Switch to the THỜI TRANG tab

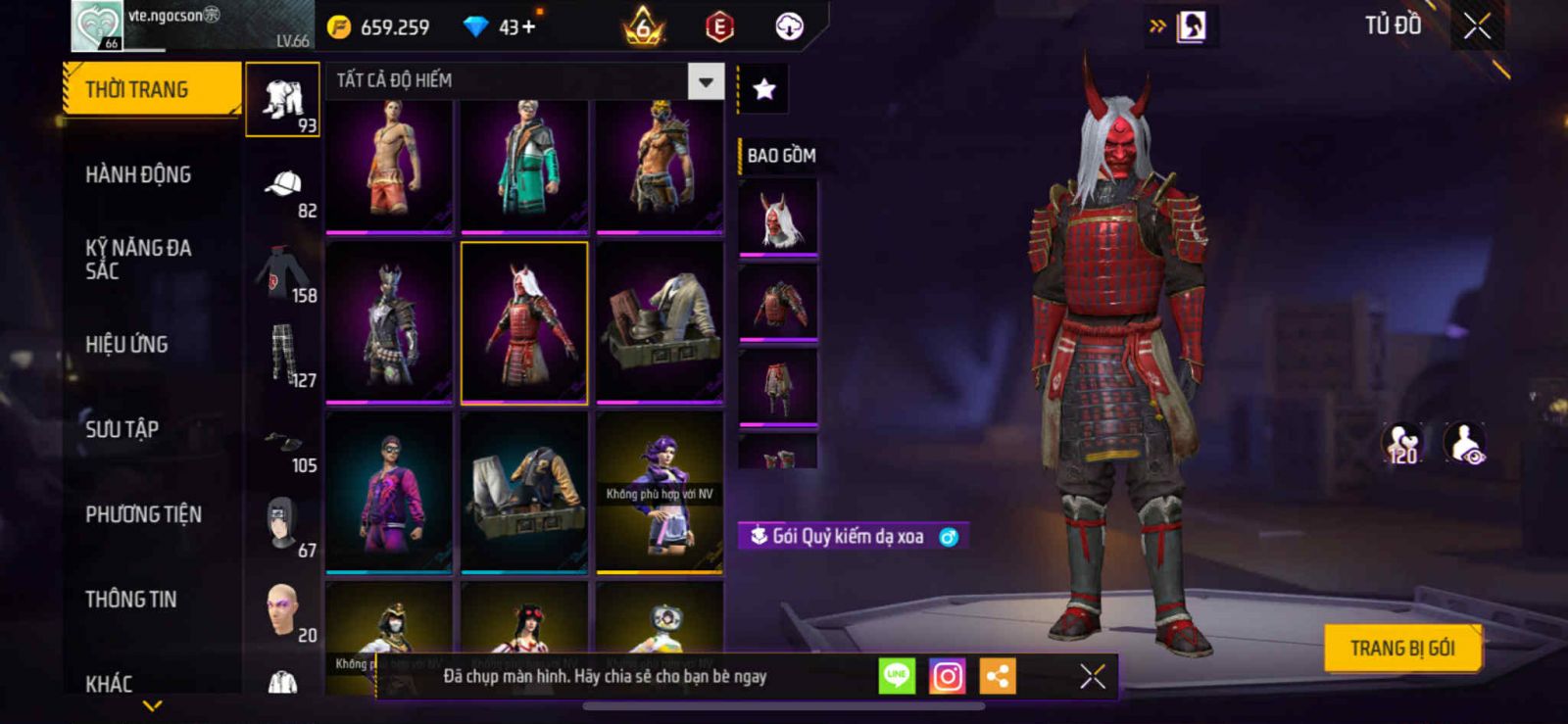pyautogui.click(x=150, y=90)
